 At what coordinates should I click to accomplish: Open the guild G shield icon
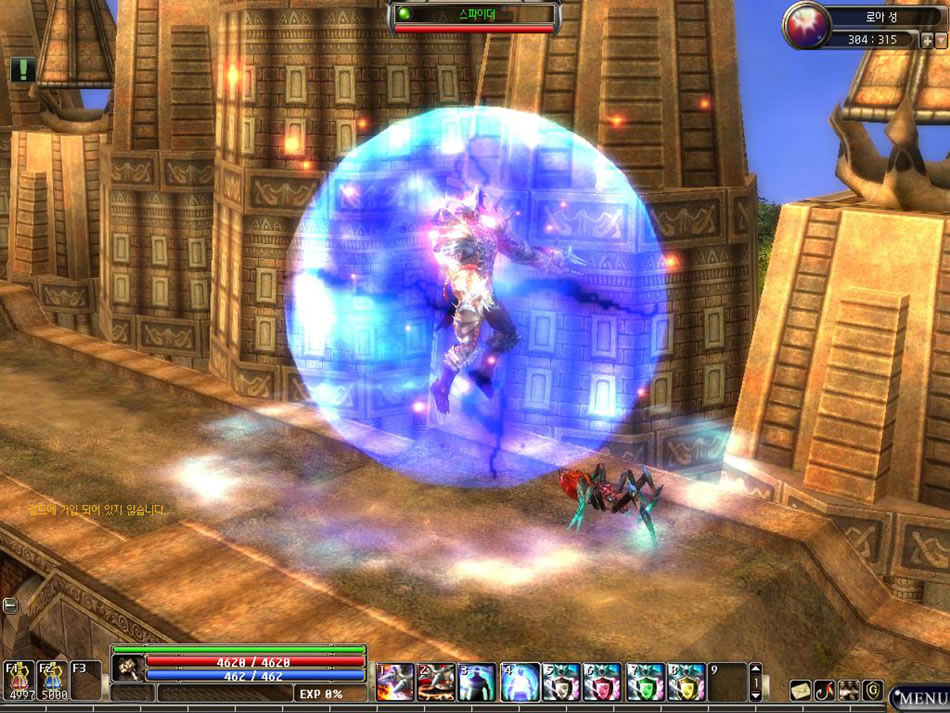873,689
